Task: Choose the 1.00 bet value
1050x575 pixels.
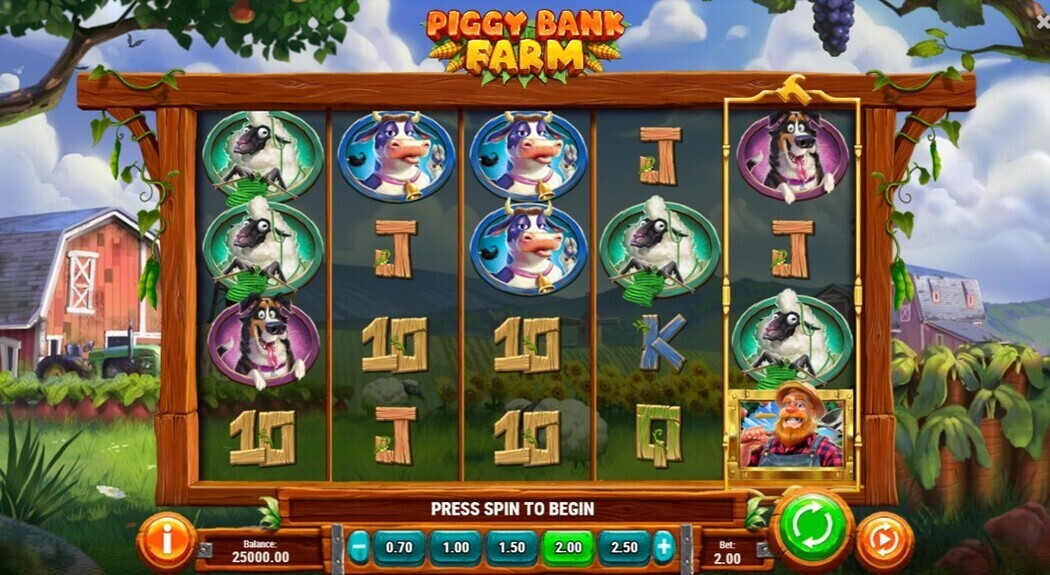Action: pyautogui.click(x=455, y=548)
